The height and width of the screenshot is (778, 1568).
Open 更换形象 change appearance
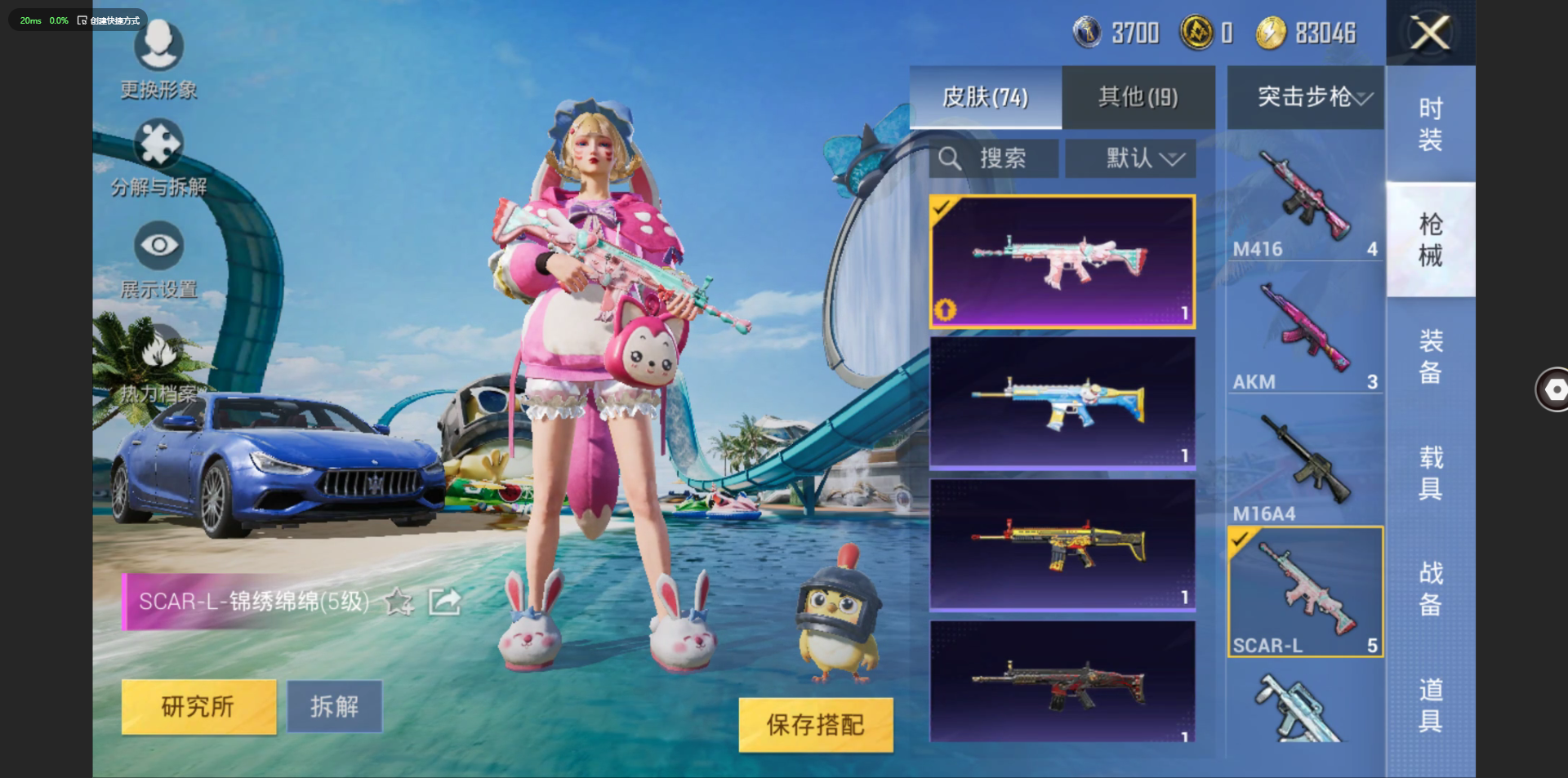point(158,59)
